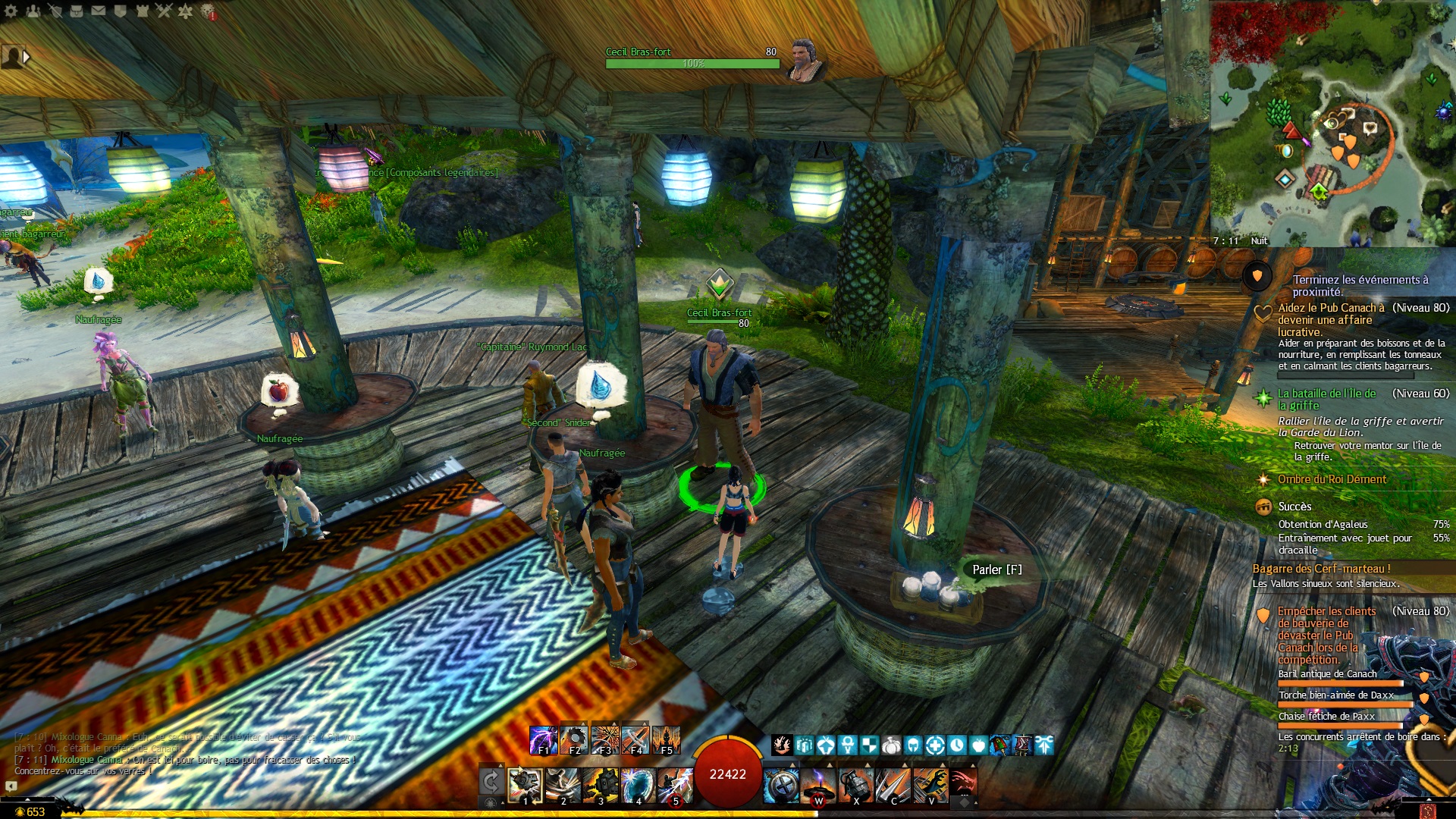Activate the F2 saw blade skill
The height and width of the screenshot is (819, 1456).
(574, 740)
